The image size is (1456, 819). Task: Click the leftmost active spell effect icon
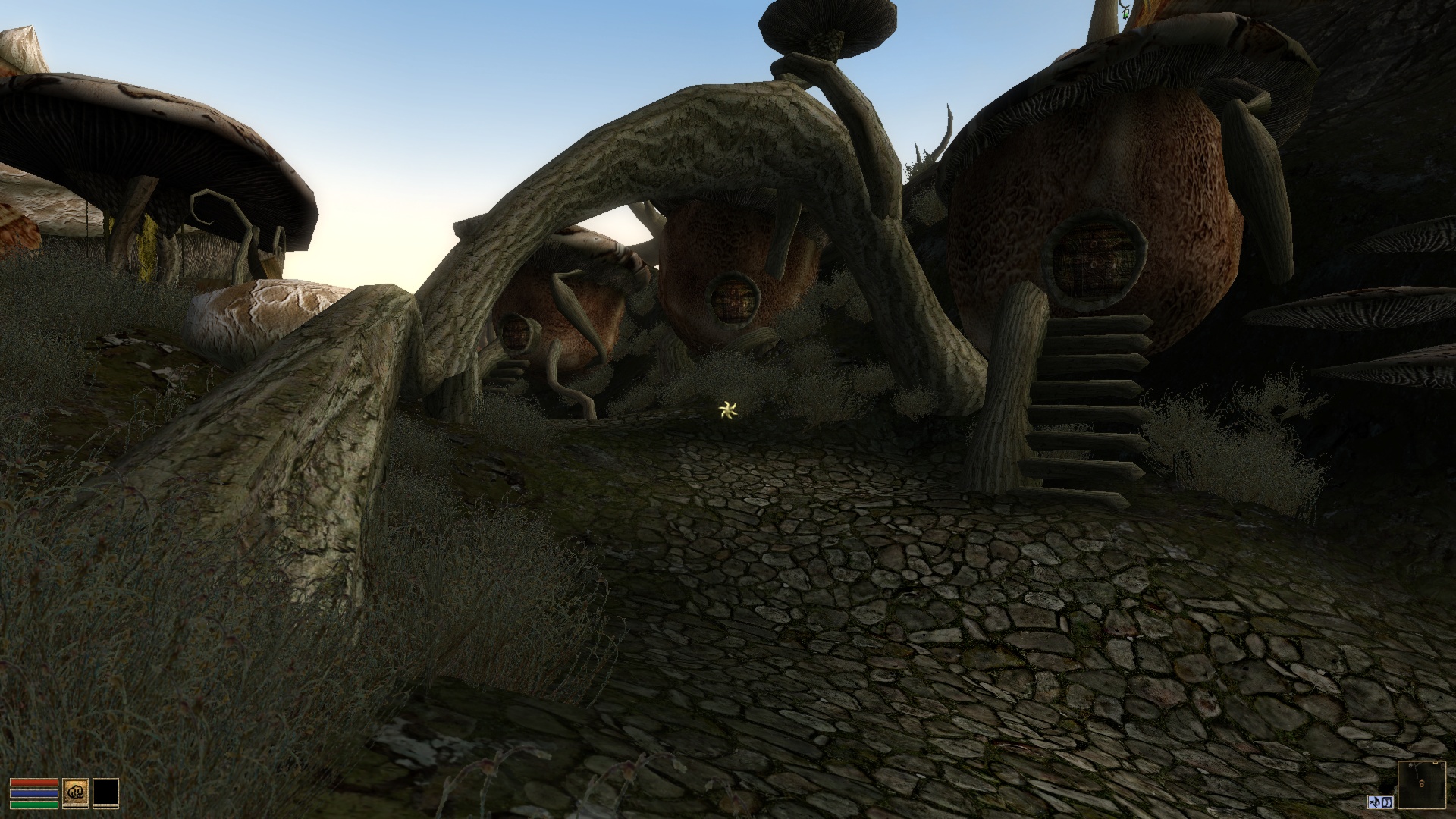(1374, 802)
